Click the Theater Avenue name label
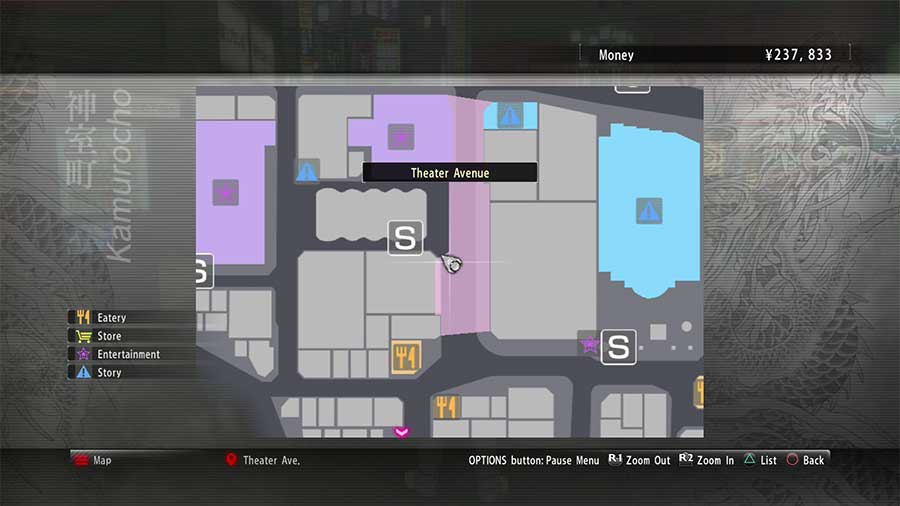 449,173
